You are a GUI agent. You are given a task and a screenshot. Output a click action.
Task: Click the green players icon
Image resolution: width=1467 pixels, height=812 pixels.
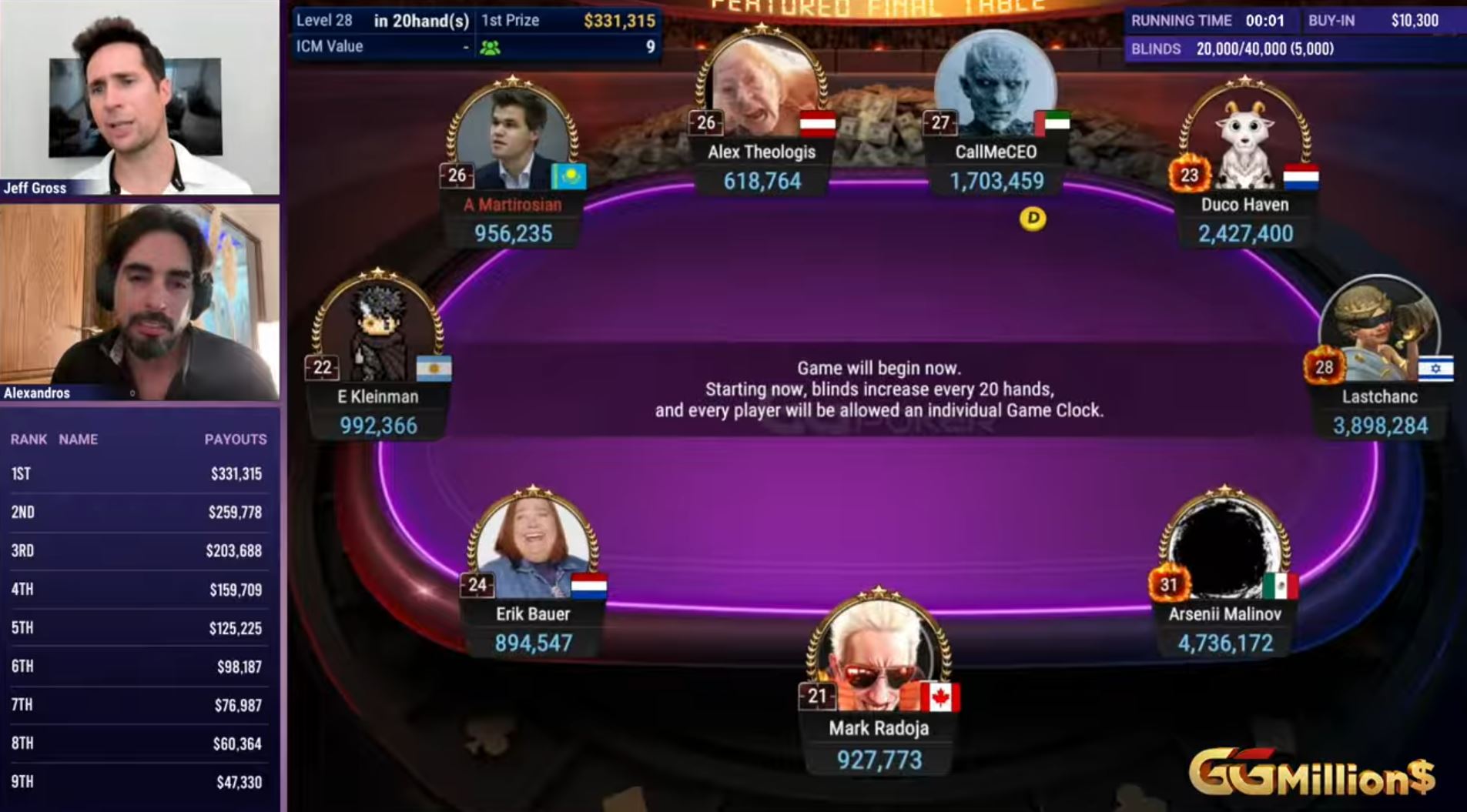(490, 48)
